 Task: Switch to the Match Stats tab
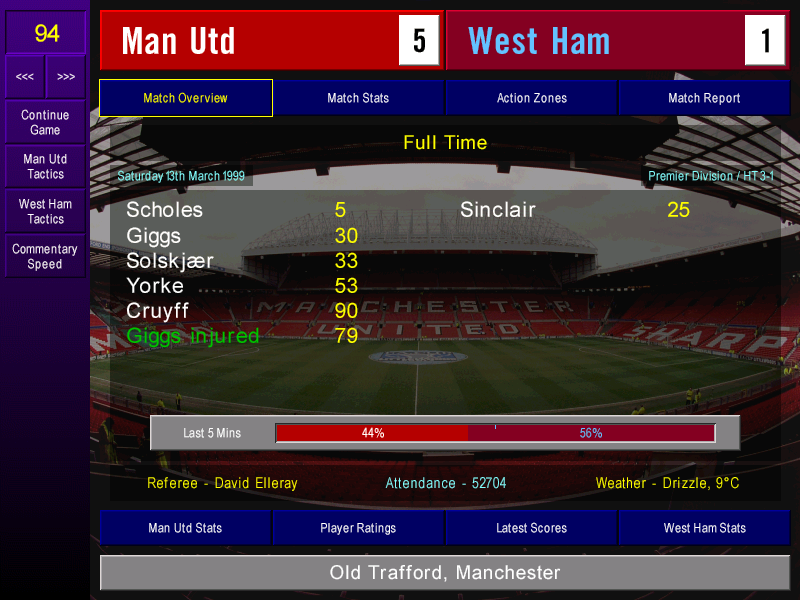[x=358, y=98]
